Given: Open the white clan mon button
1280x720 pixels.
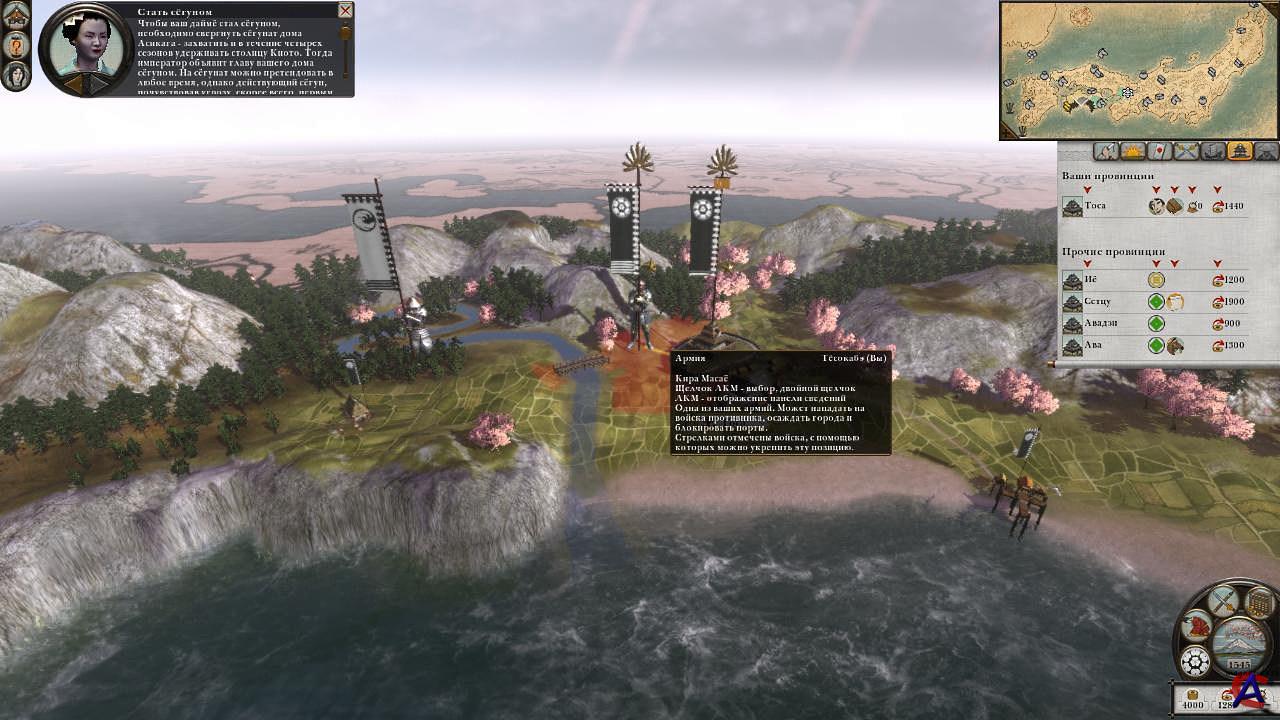Looking at the screenshot, I should tap(1194, 661).
